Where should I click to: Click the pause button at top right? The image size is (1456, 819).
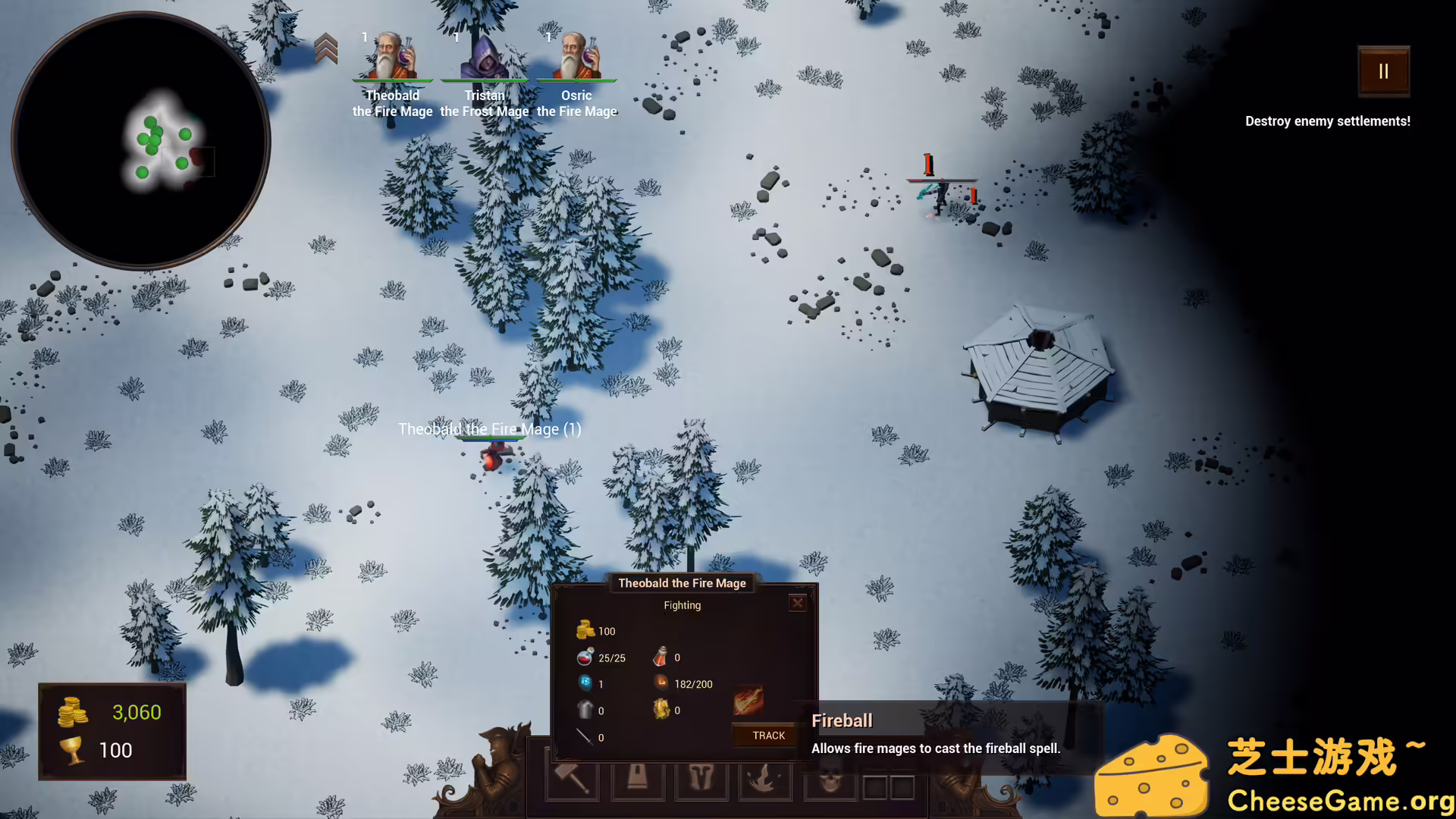tap(1383, 71)
